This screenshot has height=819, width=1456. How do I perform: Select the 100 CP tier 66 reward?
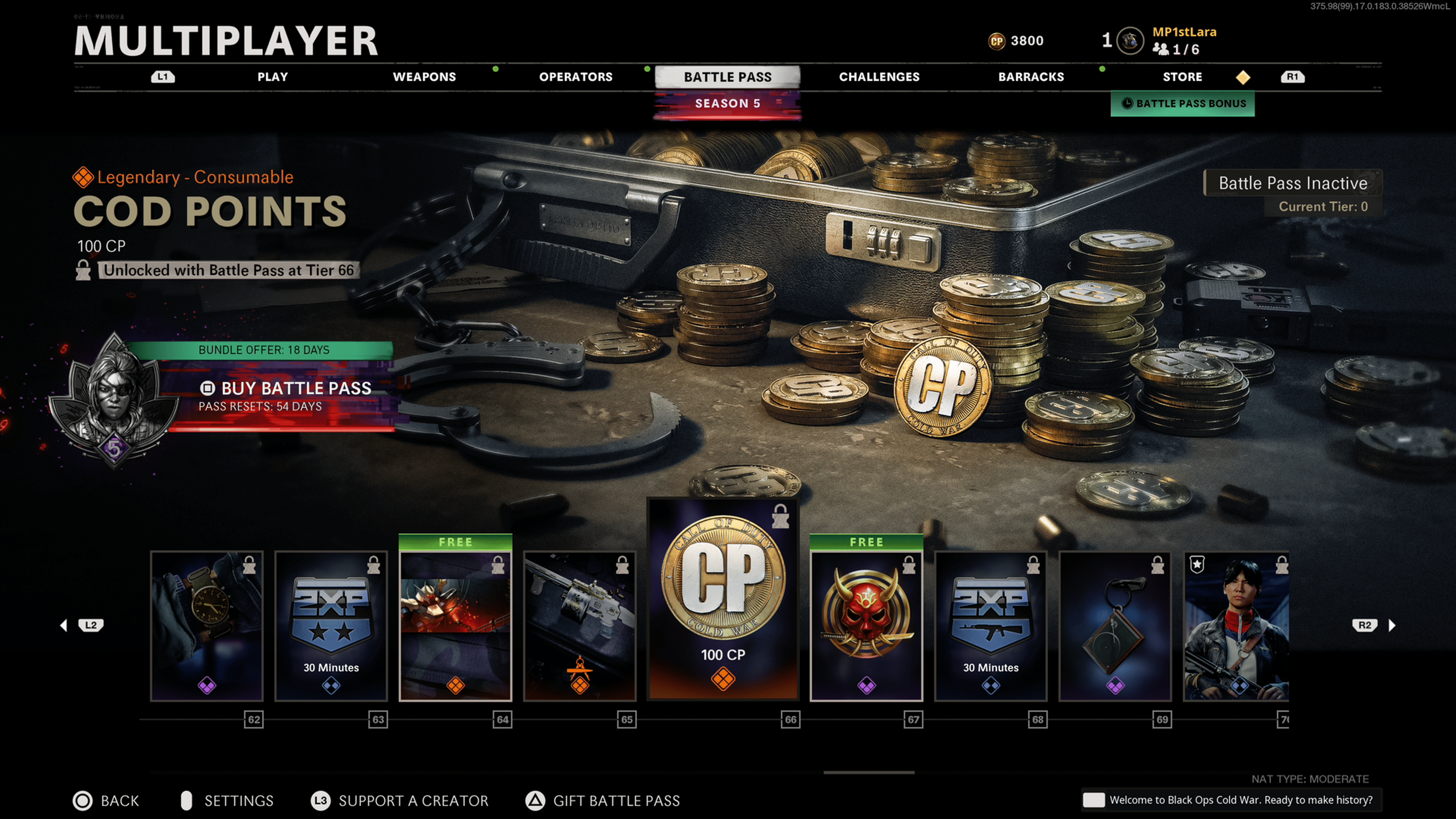[x=723, y=599]
